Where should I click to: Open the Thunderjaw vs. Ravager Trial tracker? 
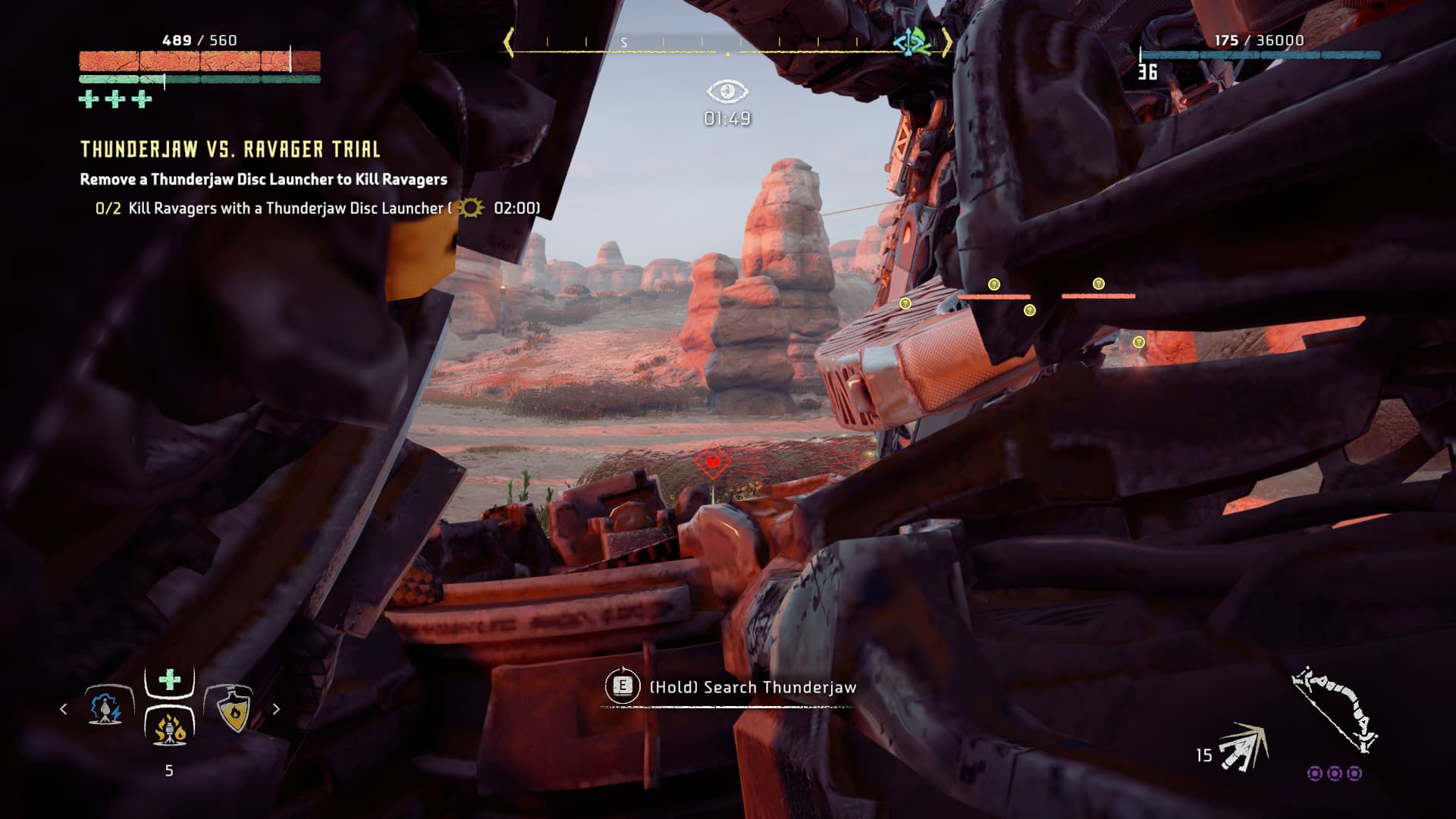230,149
